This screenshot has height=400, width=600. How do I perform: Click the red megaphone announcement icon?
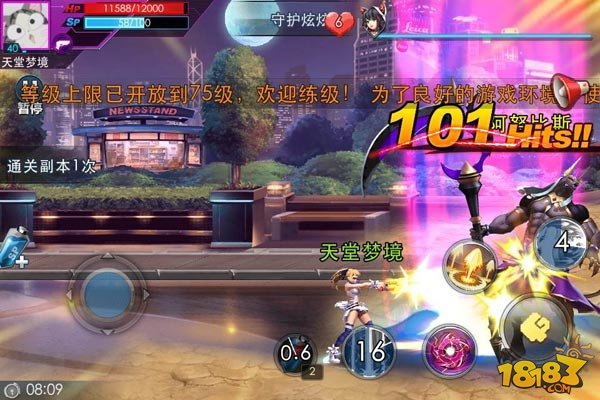572,92
